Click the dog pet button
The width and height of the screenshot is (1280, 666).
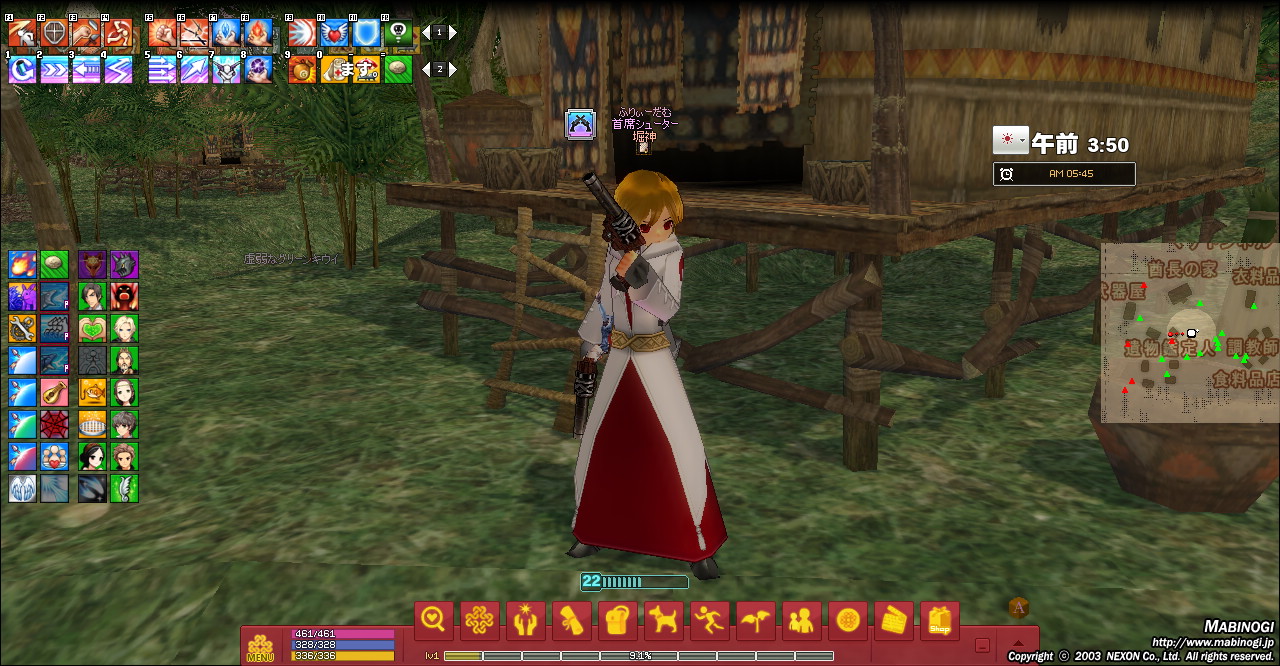point(662,621)
